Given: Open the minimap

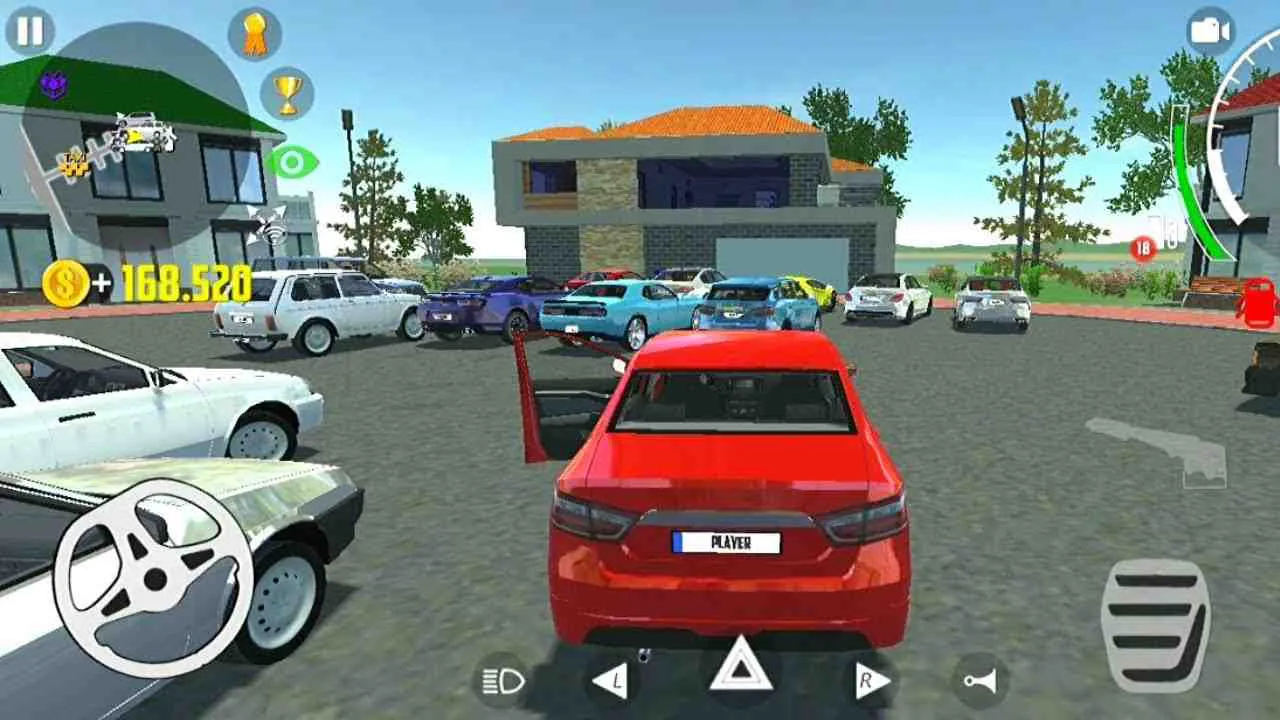Looking at the screenshot, I should [x=130, y=140].
